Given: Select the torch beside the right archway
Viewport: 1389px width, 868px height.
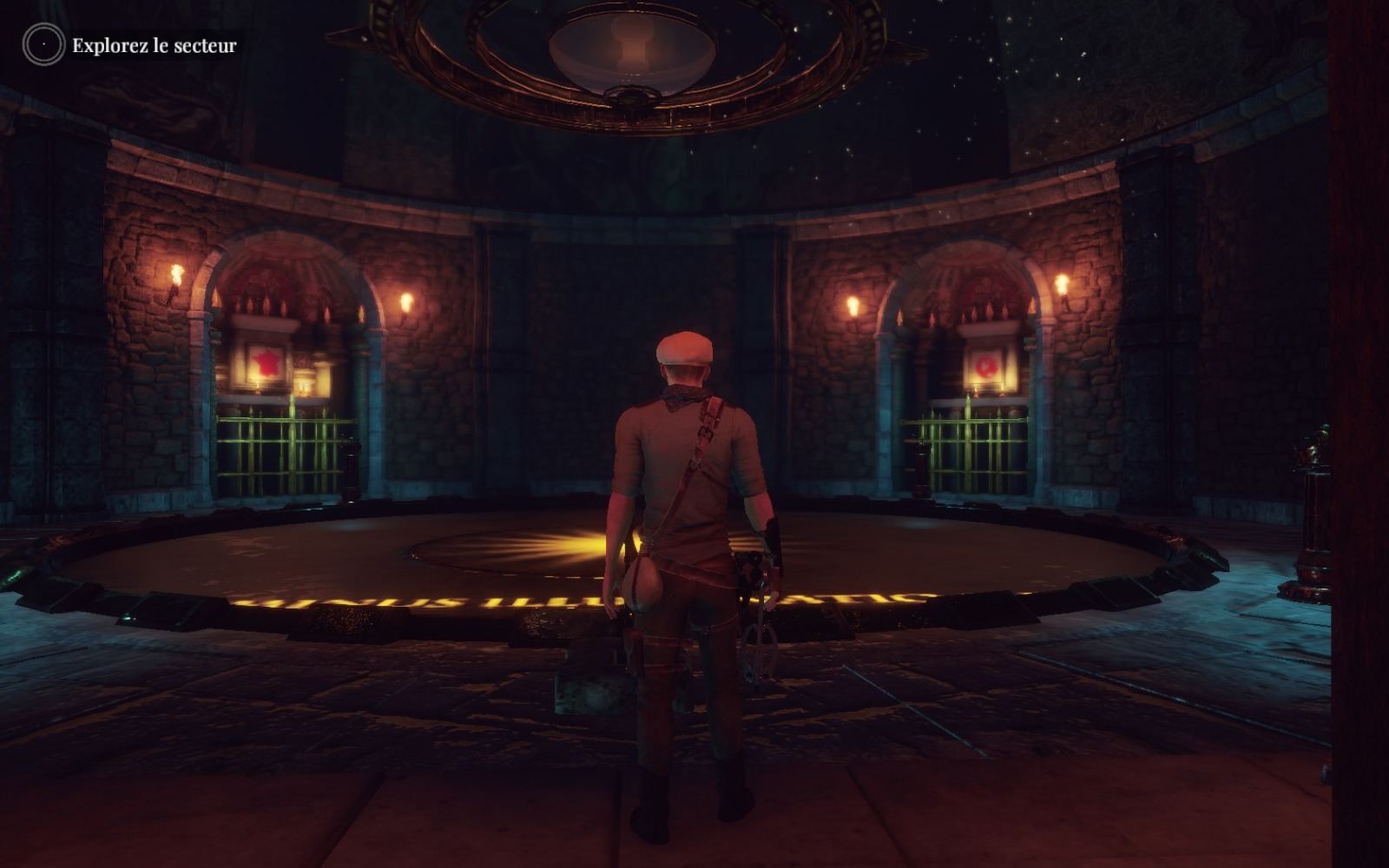Looking at the screenshot, I should (x=1063, y=284).
